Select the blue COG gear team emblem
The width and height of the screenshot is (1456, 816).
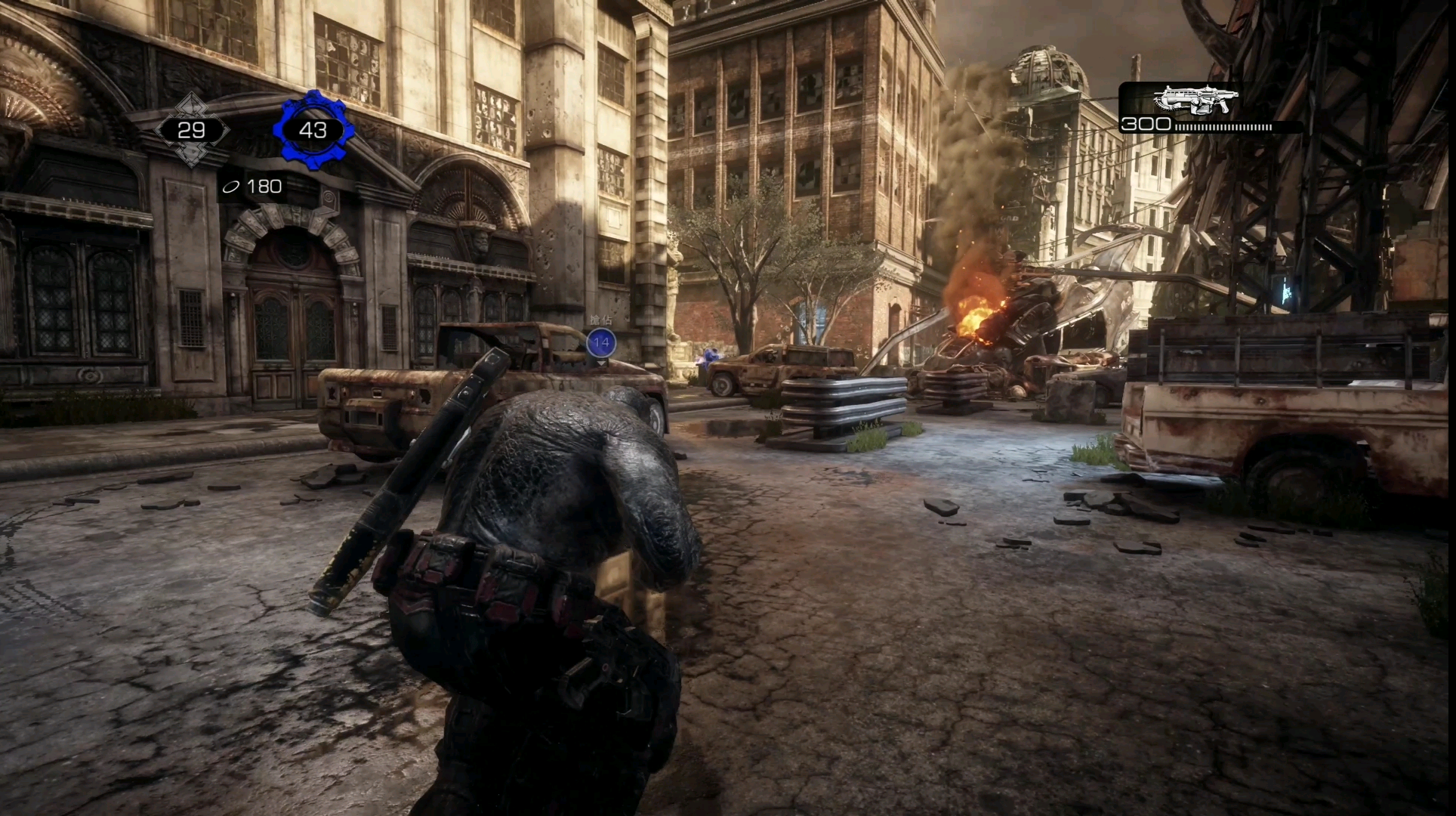[313, 130]
